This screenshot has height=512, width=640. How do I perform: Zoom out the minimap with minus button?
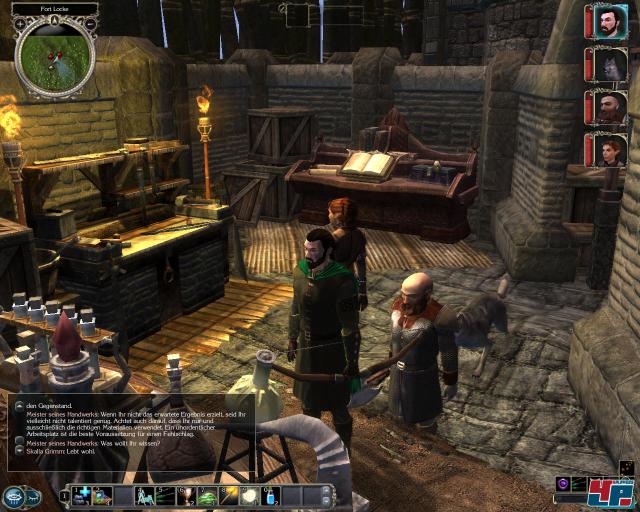pyautogui.click(x=90, y=23)
